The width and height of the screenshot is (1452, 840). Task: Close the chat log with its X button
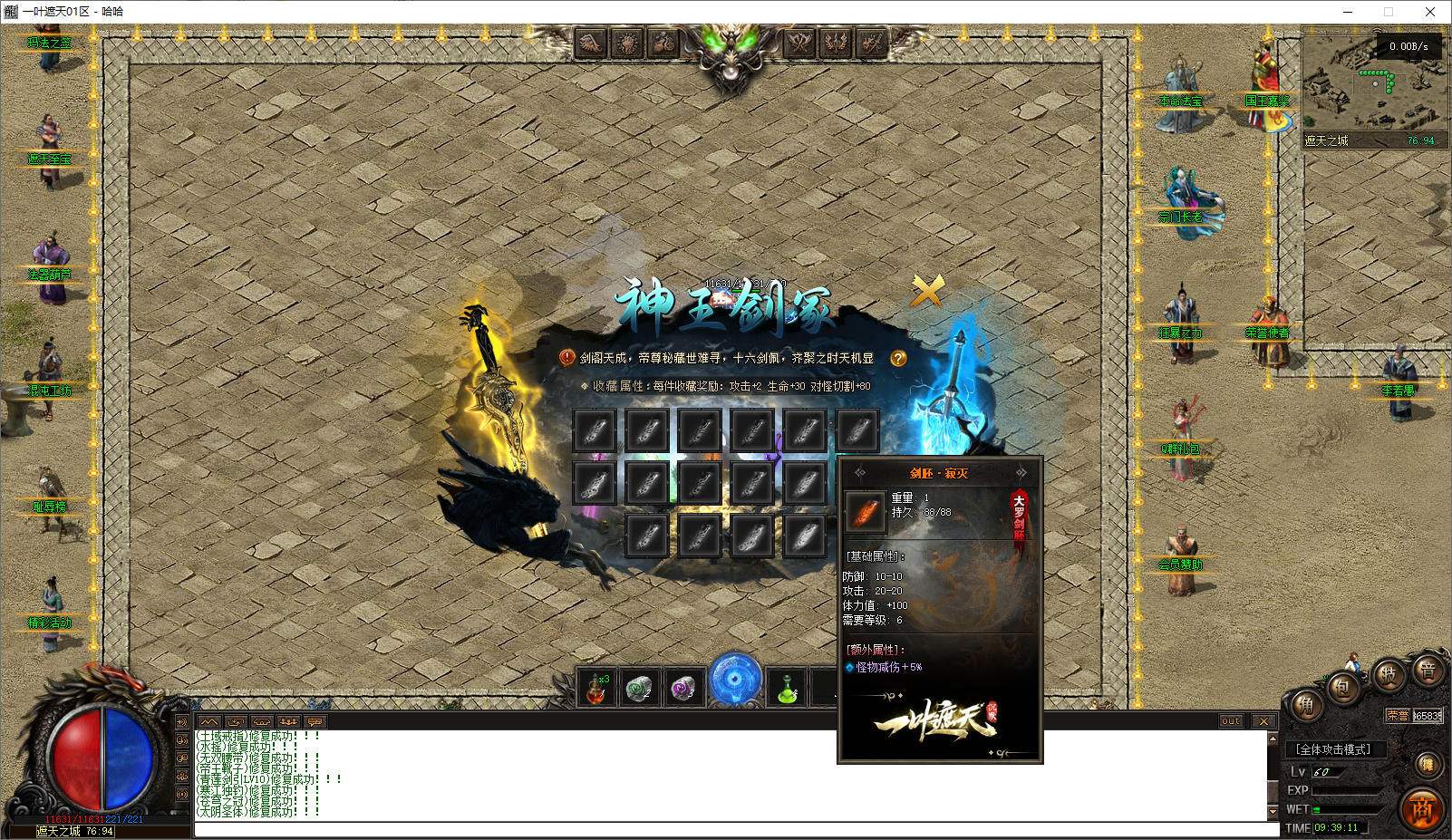pyautogui.click(x=1263, y=721)
